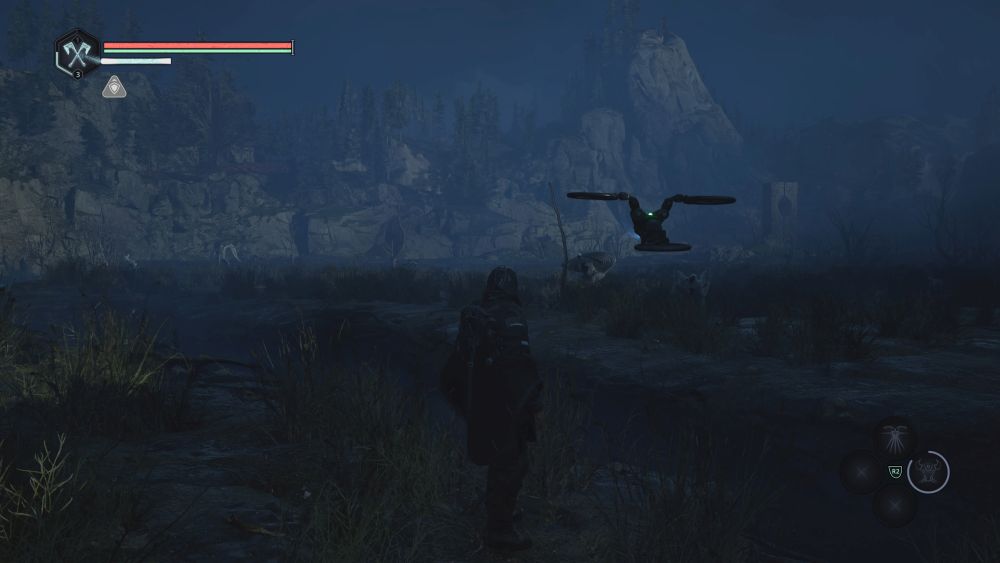Select the crossed axes weapon icon
The height and width of the screenshot is (563, 1000).
76,50
